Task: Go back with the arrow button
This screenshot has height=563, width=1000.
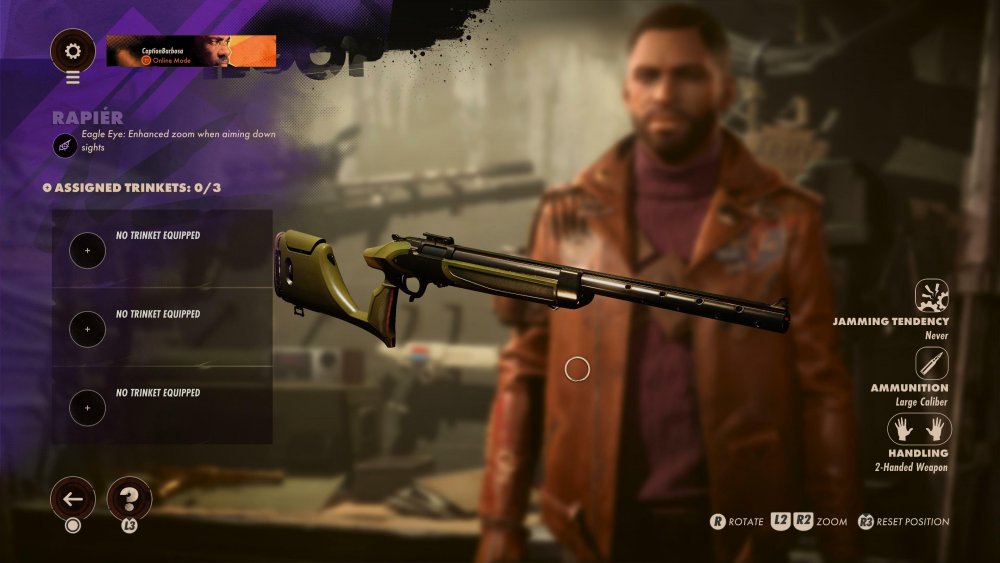Action: [73, 497]
